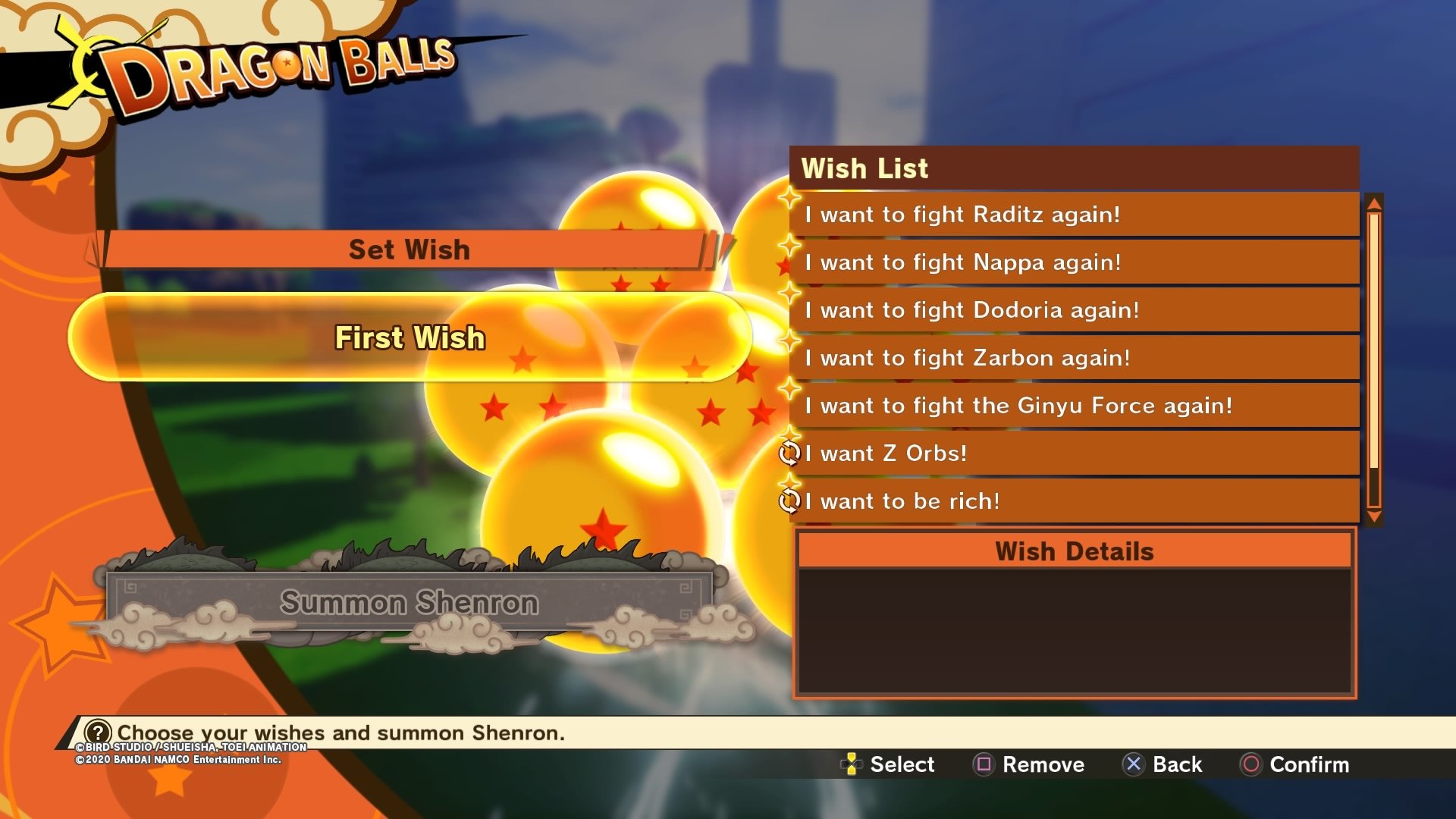Choose the 'I want Z Orbs!' wish
The width and height of the screenshot is (1456, 819).
(x=1073, y=453)
